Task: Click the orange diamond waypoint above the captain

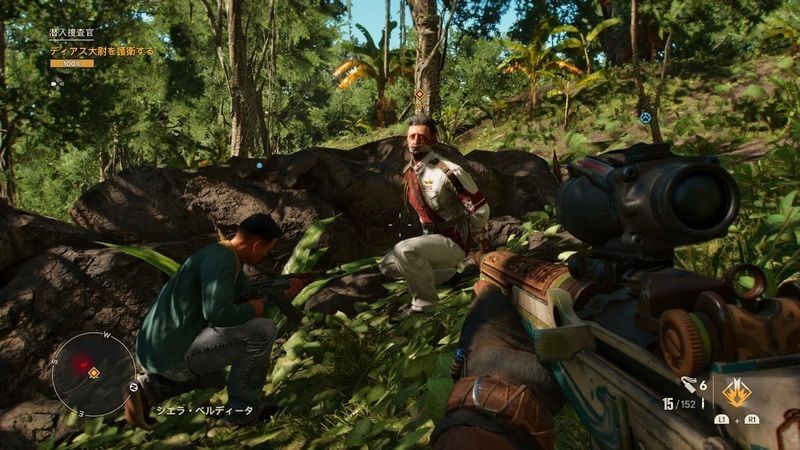Action: (419, 94)
